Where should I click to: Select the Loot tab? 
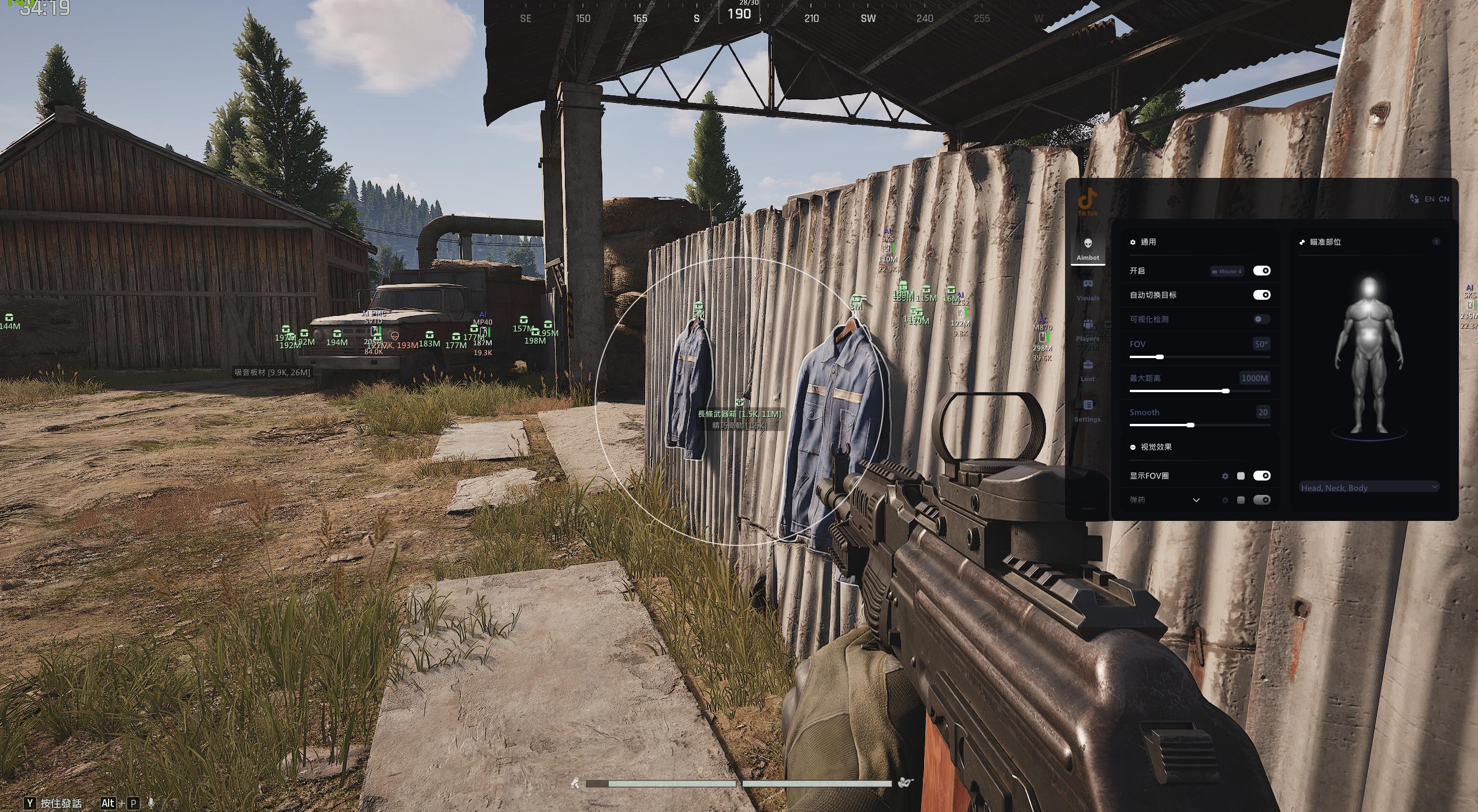pos(1088,370)
